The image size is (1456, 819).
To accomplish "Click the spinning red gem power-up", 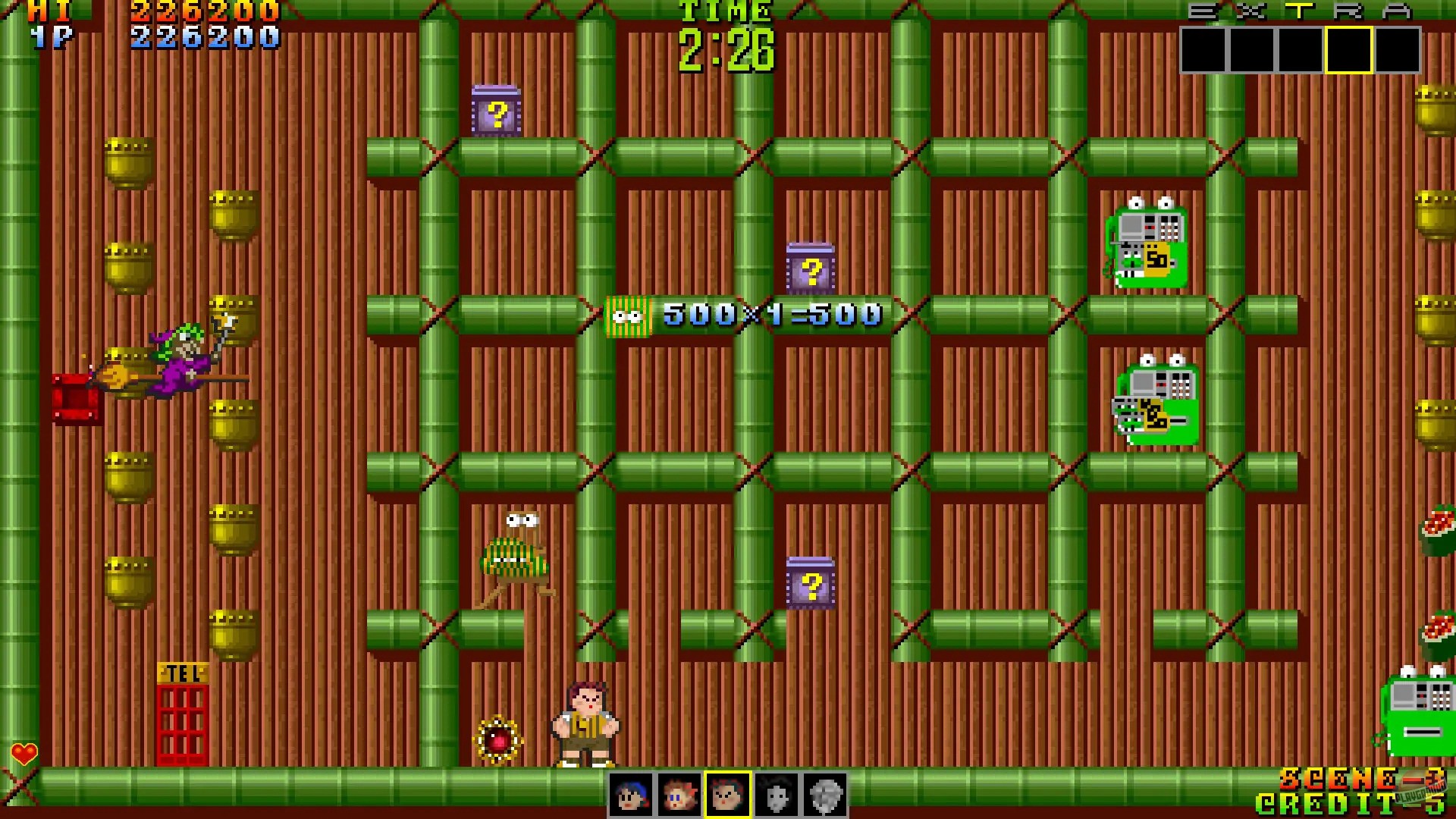I will pos(497,739).
